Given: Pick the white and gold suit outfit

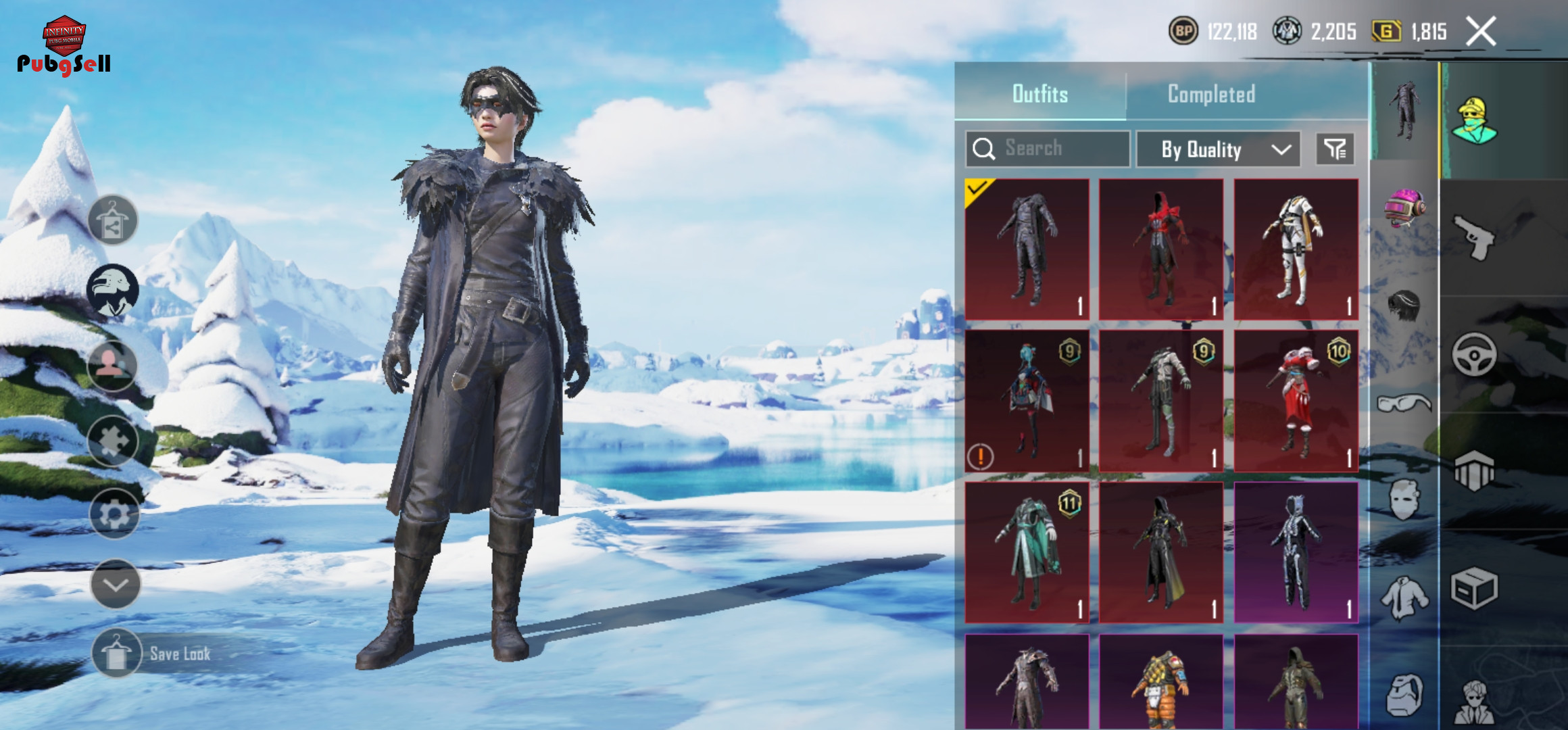Looking at the screenshot, I should click(1296, 249).
